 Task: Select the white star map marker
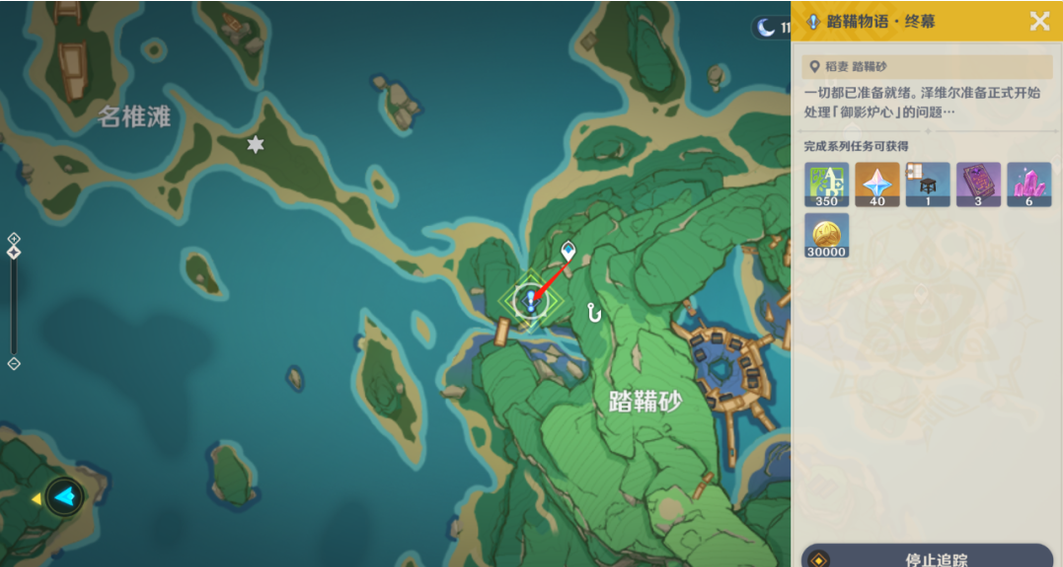point(256,145)
